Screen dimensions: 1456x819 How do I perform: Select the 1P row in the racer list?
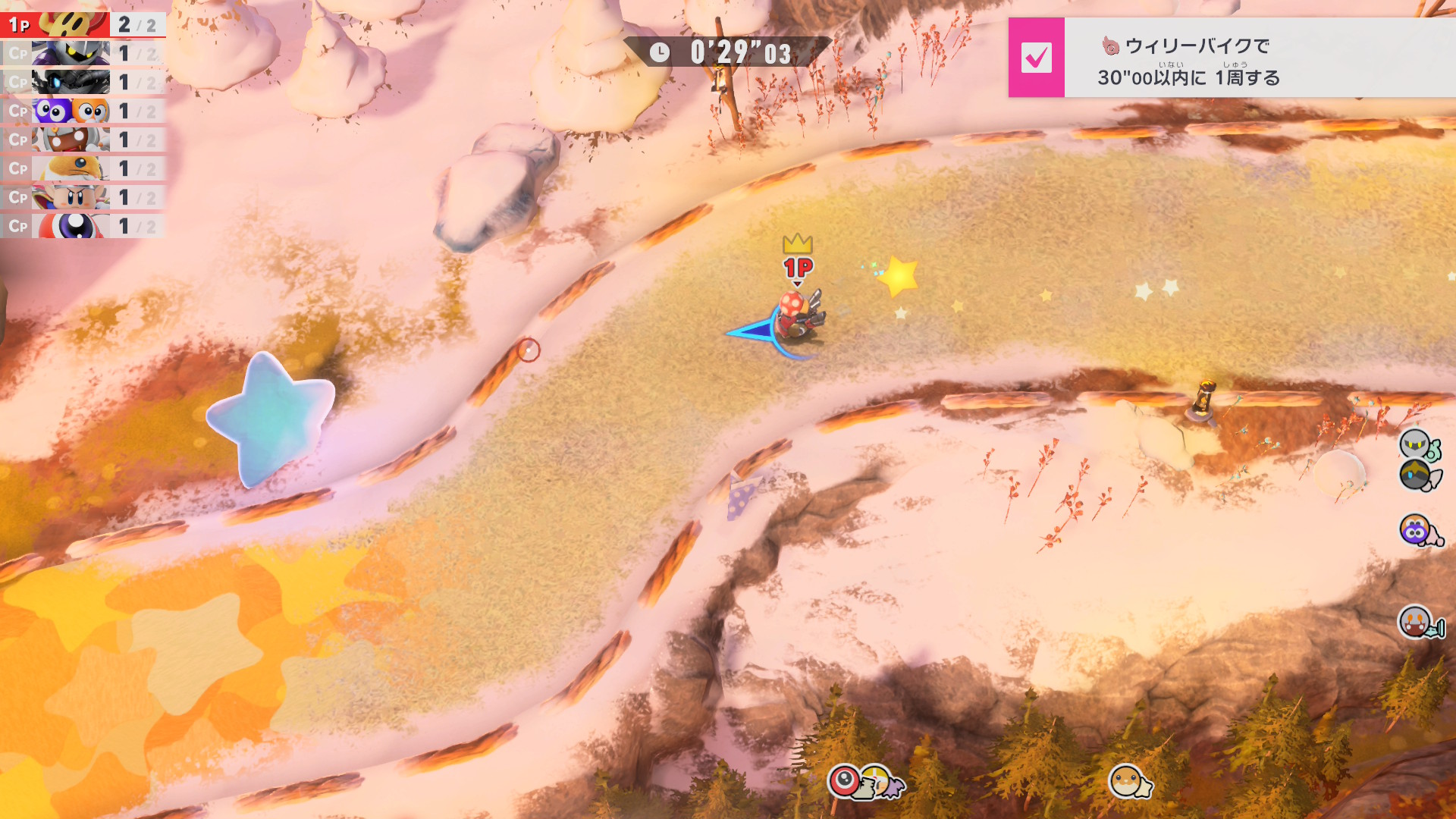pyautogui.click(x=82, y=24)
